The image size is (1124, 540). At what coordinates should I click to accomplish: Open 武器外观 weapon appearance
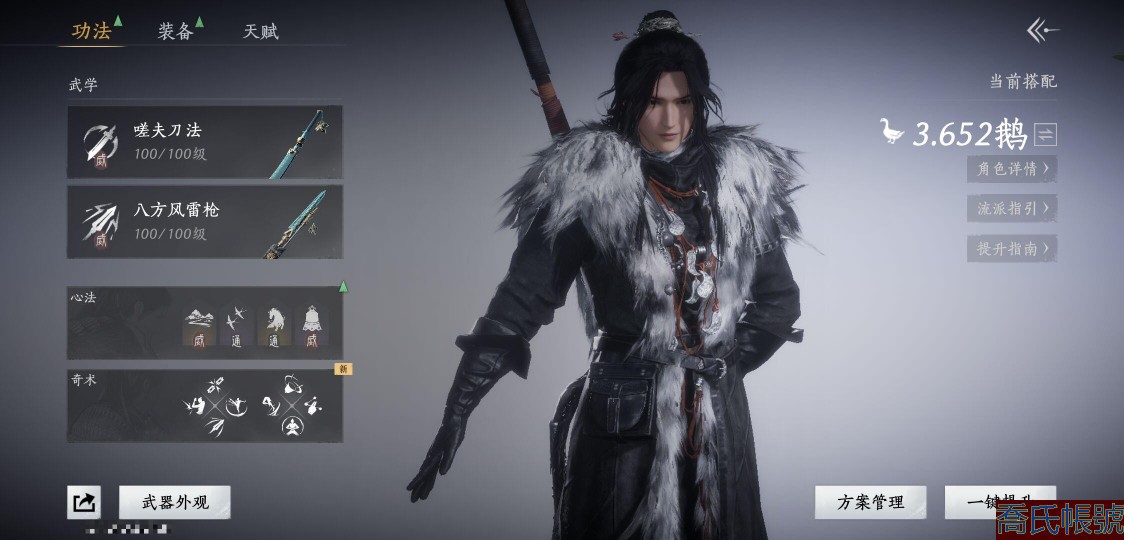(174, 502)
